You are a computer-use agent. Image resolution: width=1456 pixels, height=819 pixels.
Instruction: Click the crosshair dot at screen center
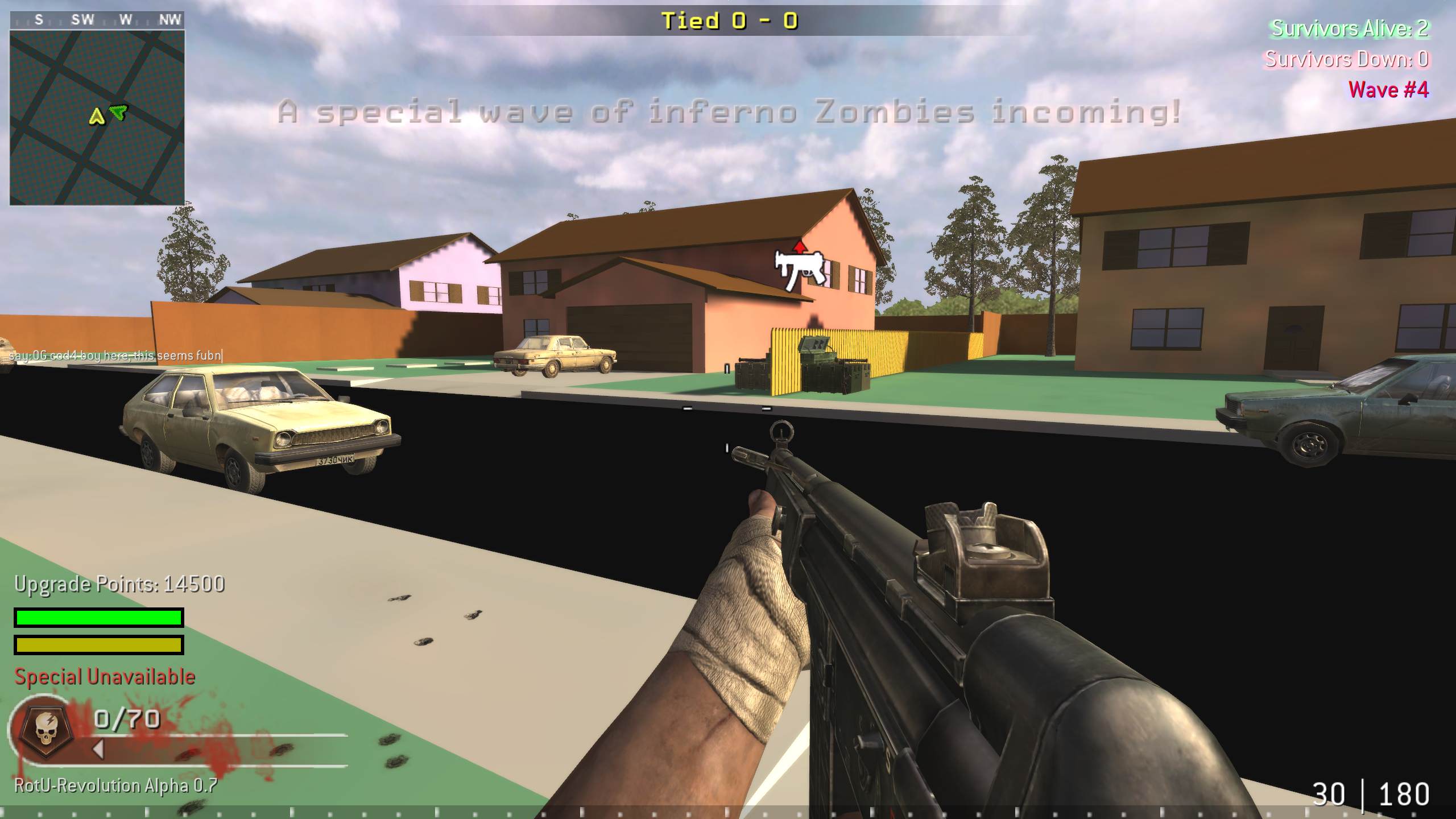coord(728,409)
